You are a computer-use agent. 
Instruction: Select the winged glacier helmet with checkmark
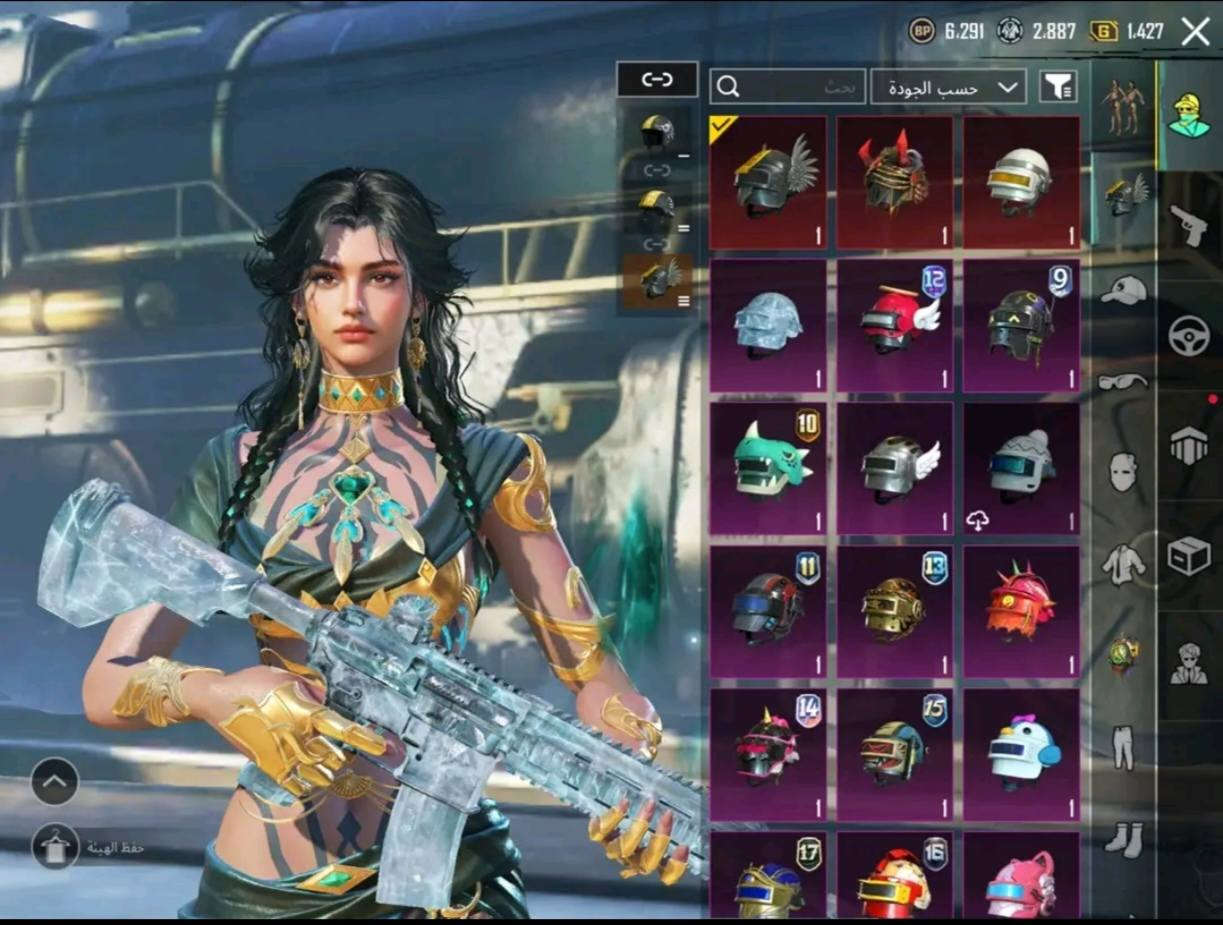point(768,182)
